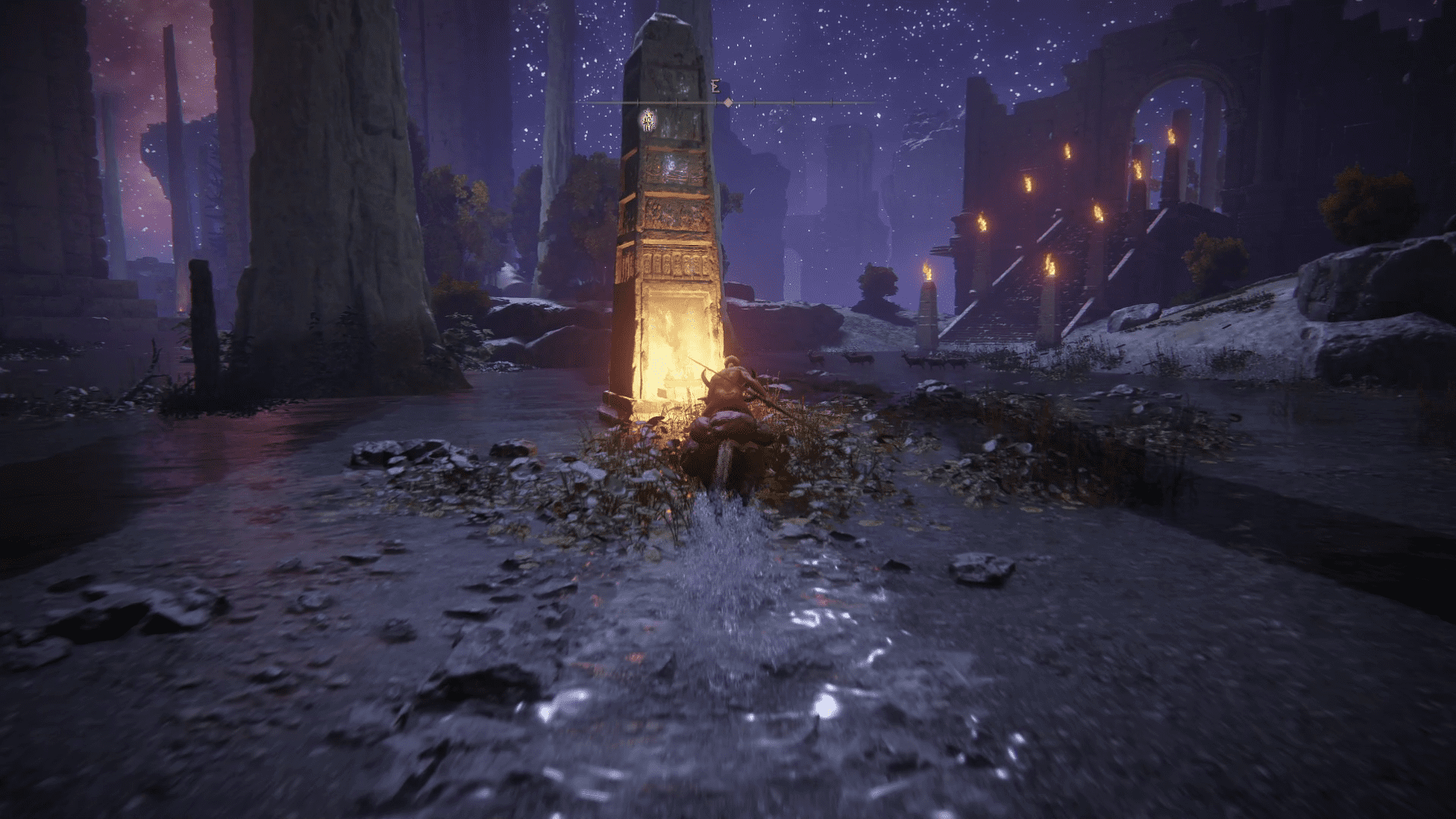Select the diamond heading indicator on the compass
The width and height of the screenshot is (1456, 819).
[x=727, y=102]
